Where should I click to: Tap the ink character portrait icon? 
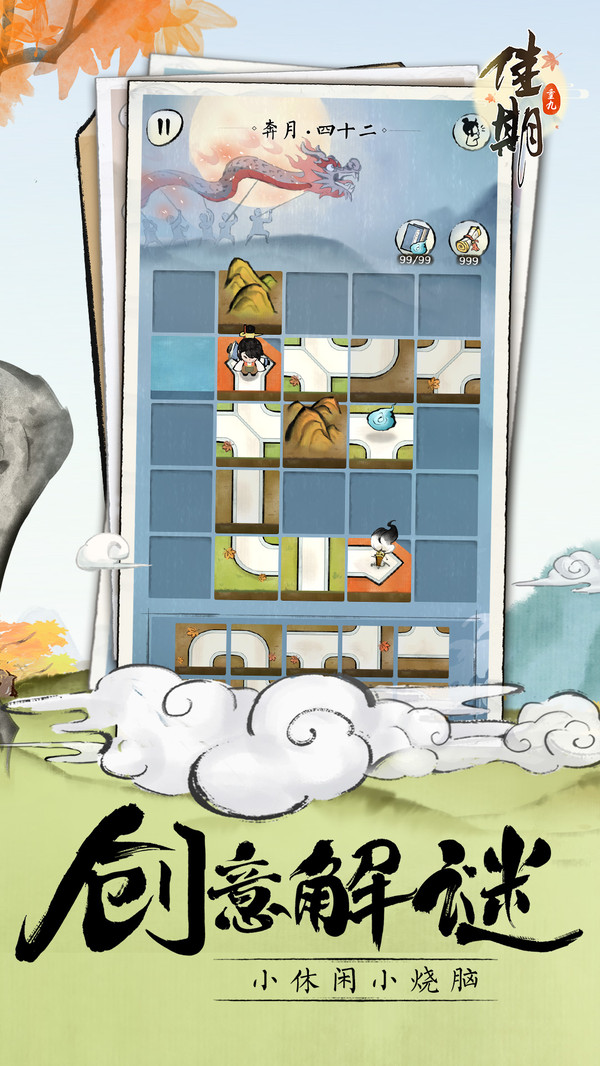click(469, 129)
